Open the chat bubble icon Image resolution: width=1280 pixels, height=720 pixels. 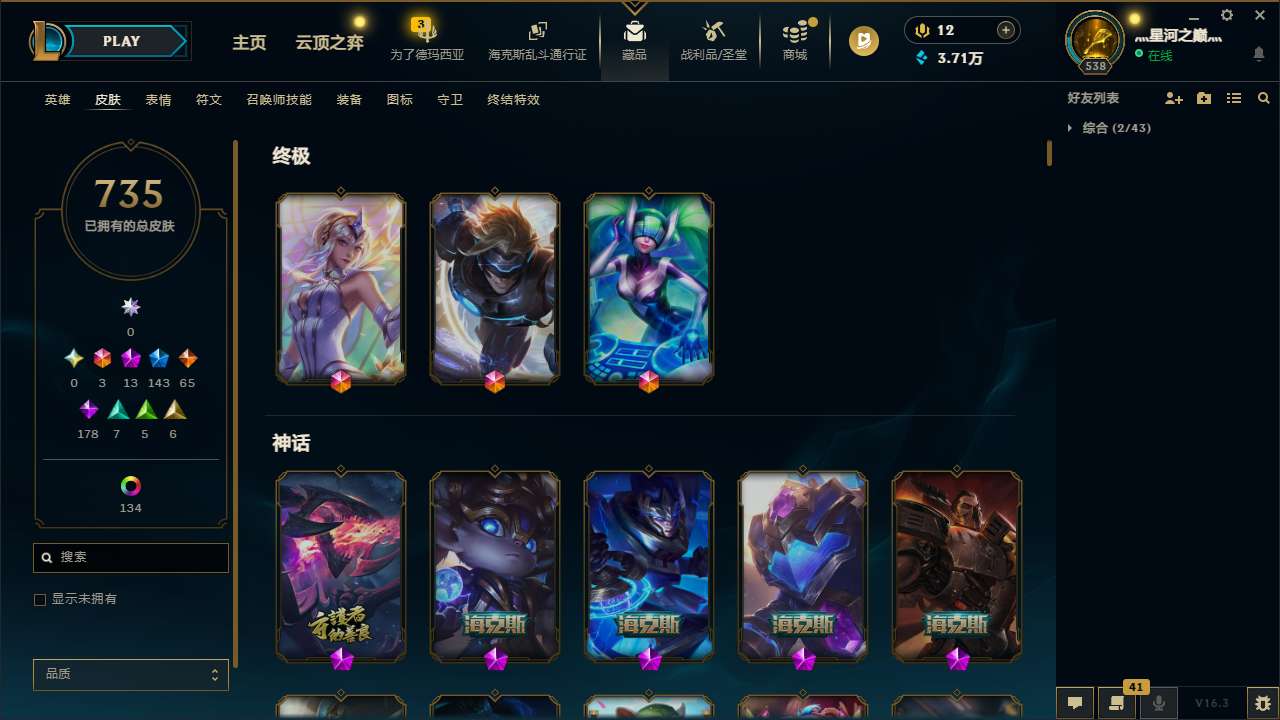1074,703
